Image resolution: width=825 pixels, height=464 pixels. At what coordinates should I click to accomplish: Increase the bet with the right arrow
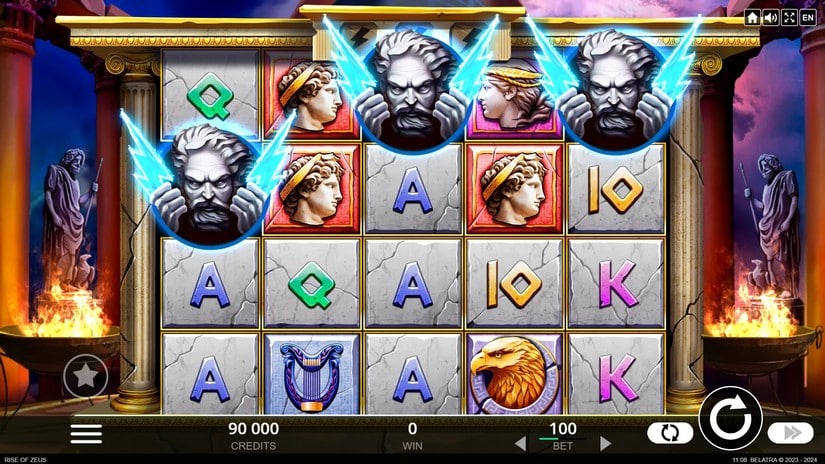pos(605,443)
